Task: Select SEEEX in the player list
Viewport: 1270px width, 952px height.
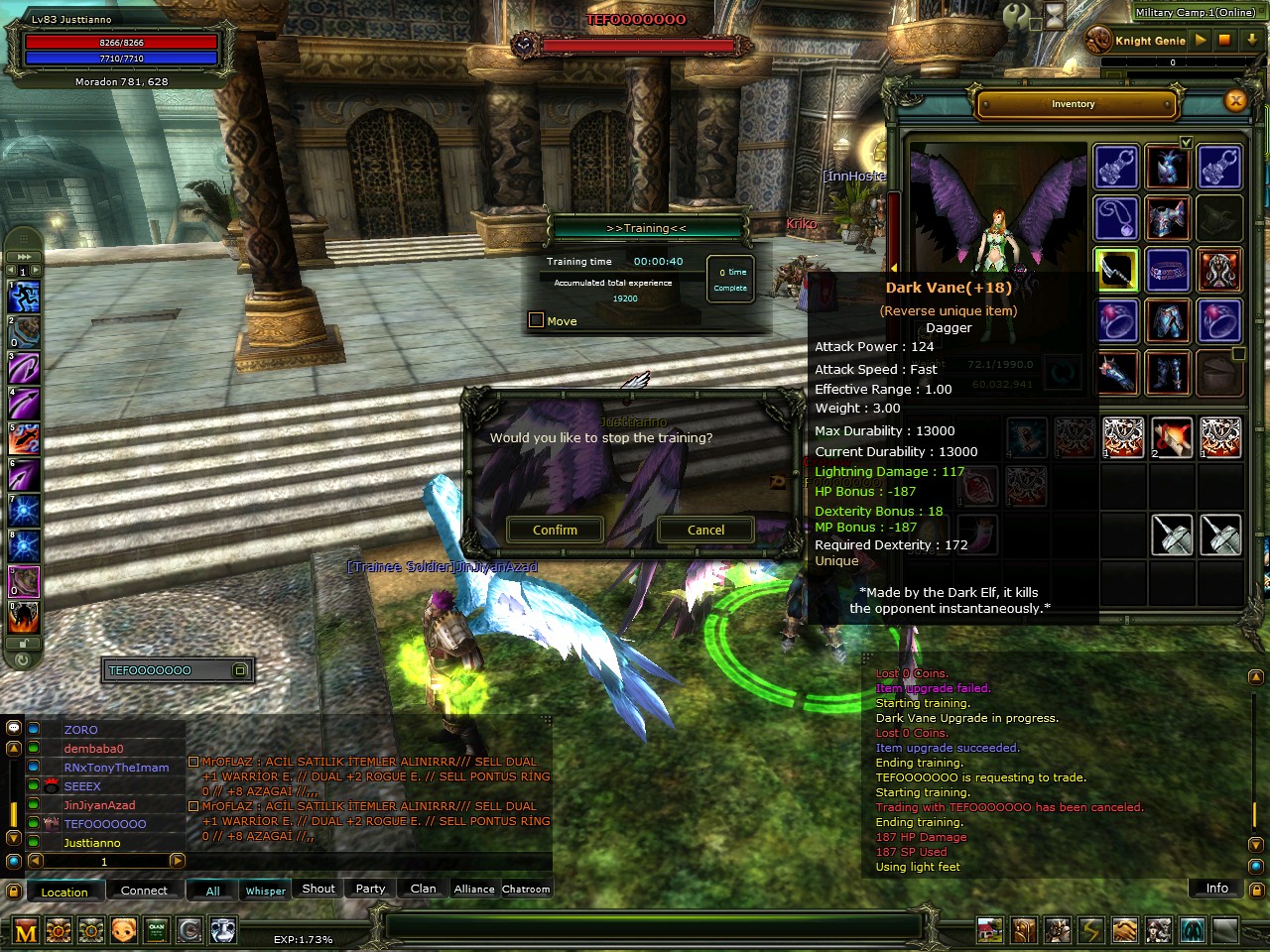Action: [82, 786]
